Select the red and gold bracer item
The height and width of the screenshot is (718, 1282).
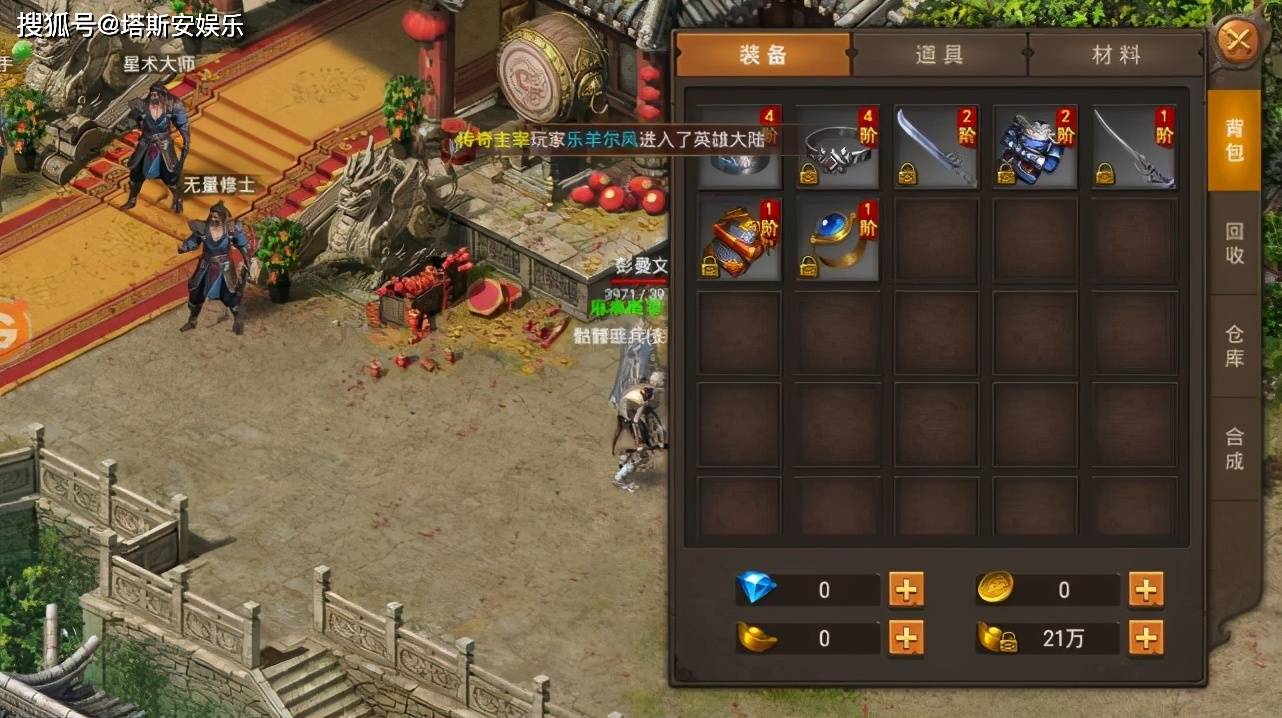click(739, 240)
